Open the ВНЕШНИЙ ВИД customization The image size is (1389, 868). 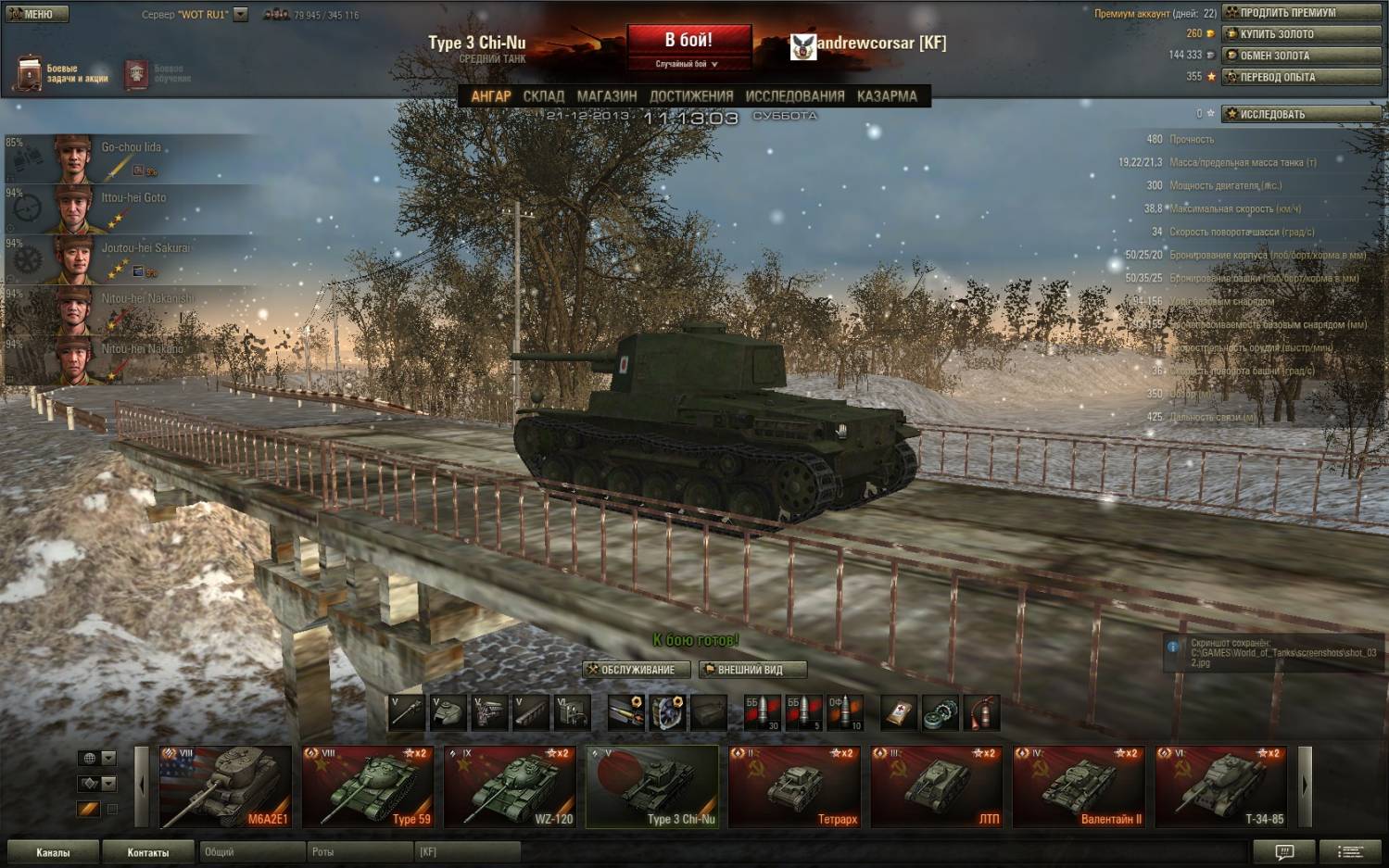coord(752,670)
